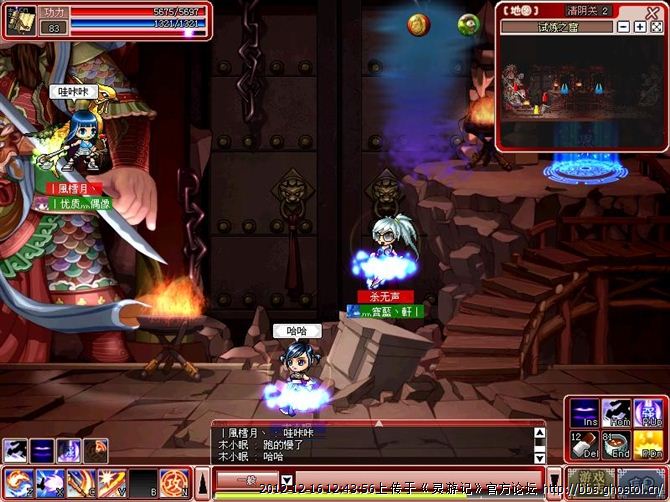Screen dimensions: 670x502
Task: Activate the skill bound to Ins
Action: coord(583,413)
